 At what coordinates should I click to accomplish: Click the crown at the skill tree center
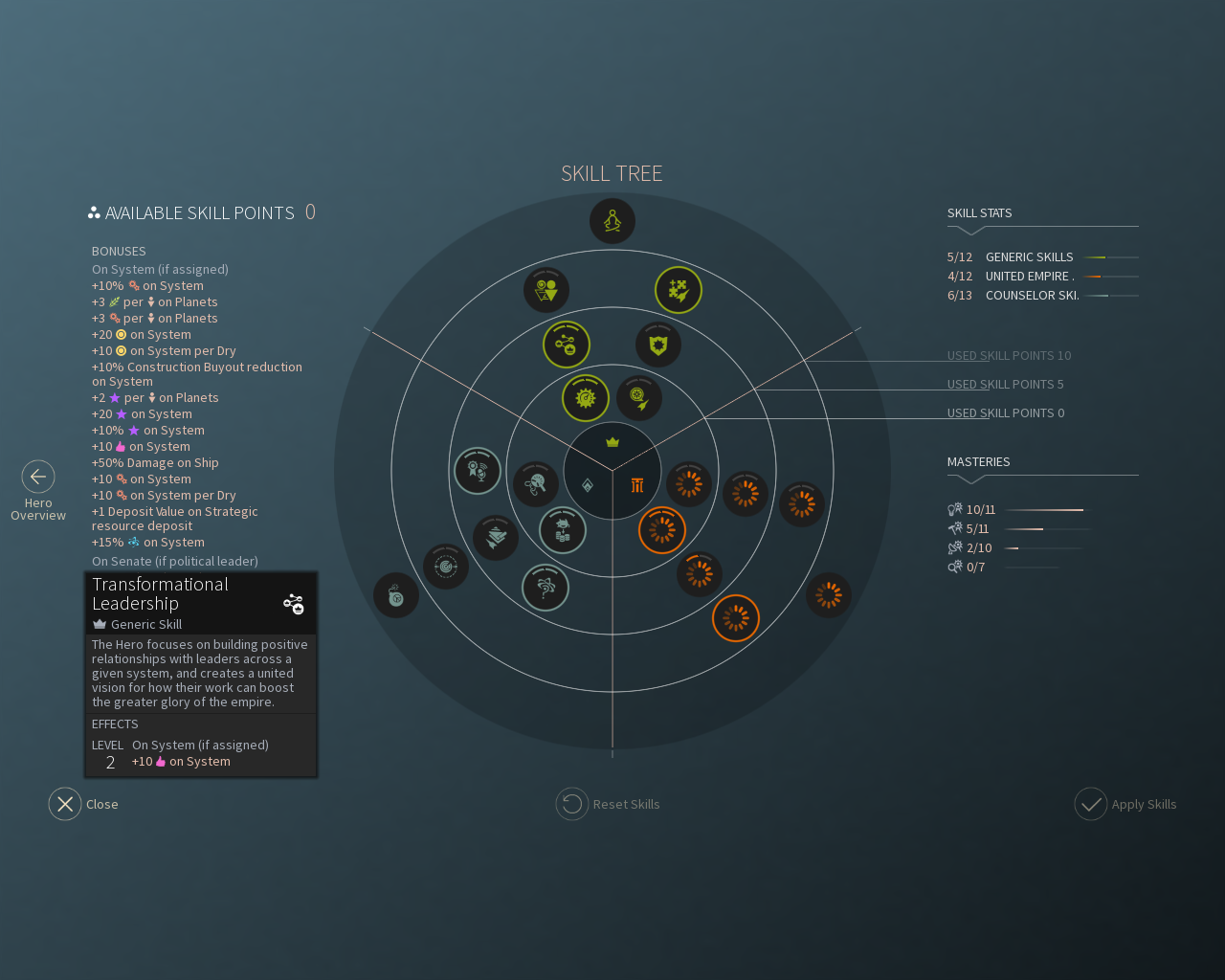pos(611,443)
